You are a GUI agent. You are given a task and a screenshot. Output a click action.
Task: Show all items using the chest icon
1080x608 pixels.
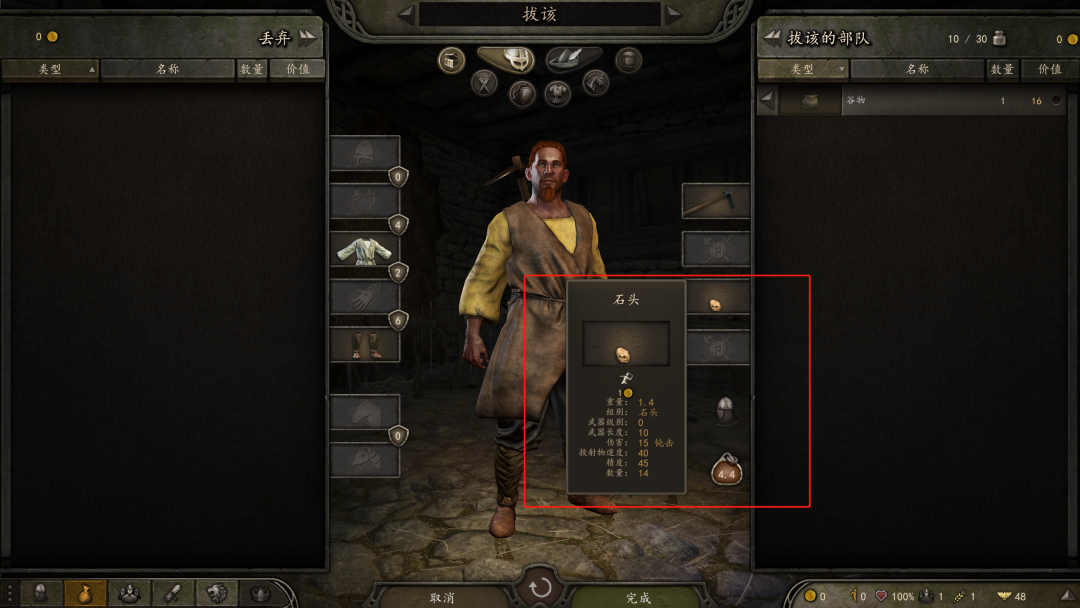[452, 60]
